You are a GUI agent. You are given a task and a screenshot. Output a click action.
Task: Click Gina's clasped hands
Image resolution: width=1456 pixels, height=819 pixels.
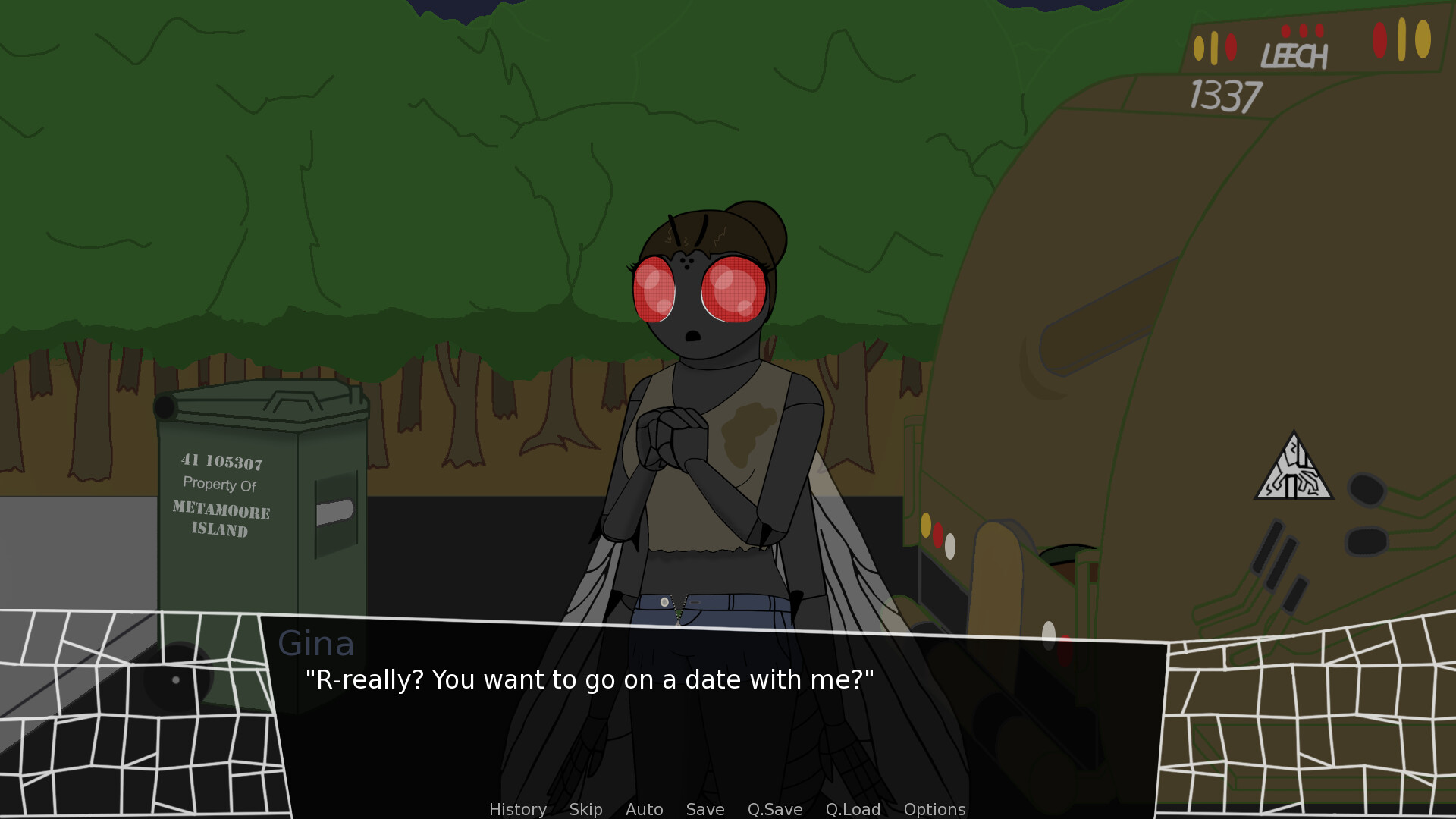coord(673,441)
